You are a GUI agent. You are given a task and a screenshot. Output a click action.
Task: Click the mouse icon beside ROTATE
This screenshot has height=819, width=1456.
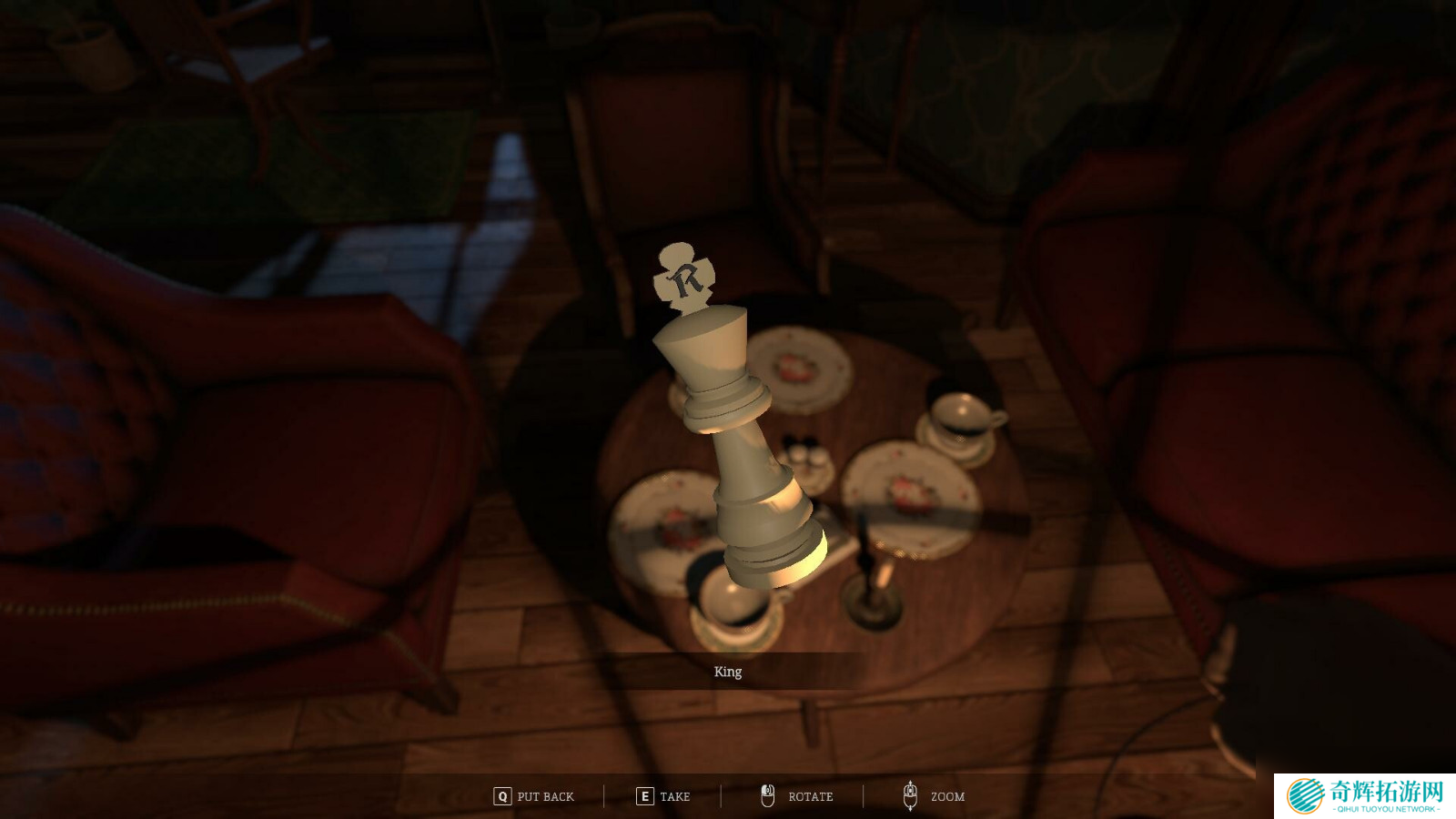point(767,795)
